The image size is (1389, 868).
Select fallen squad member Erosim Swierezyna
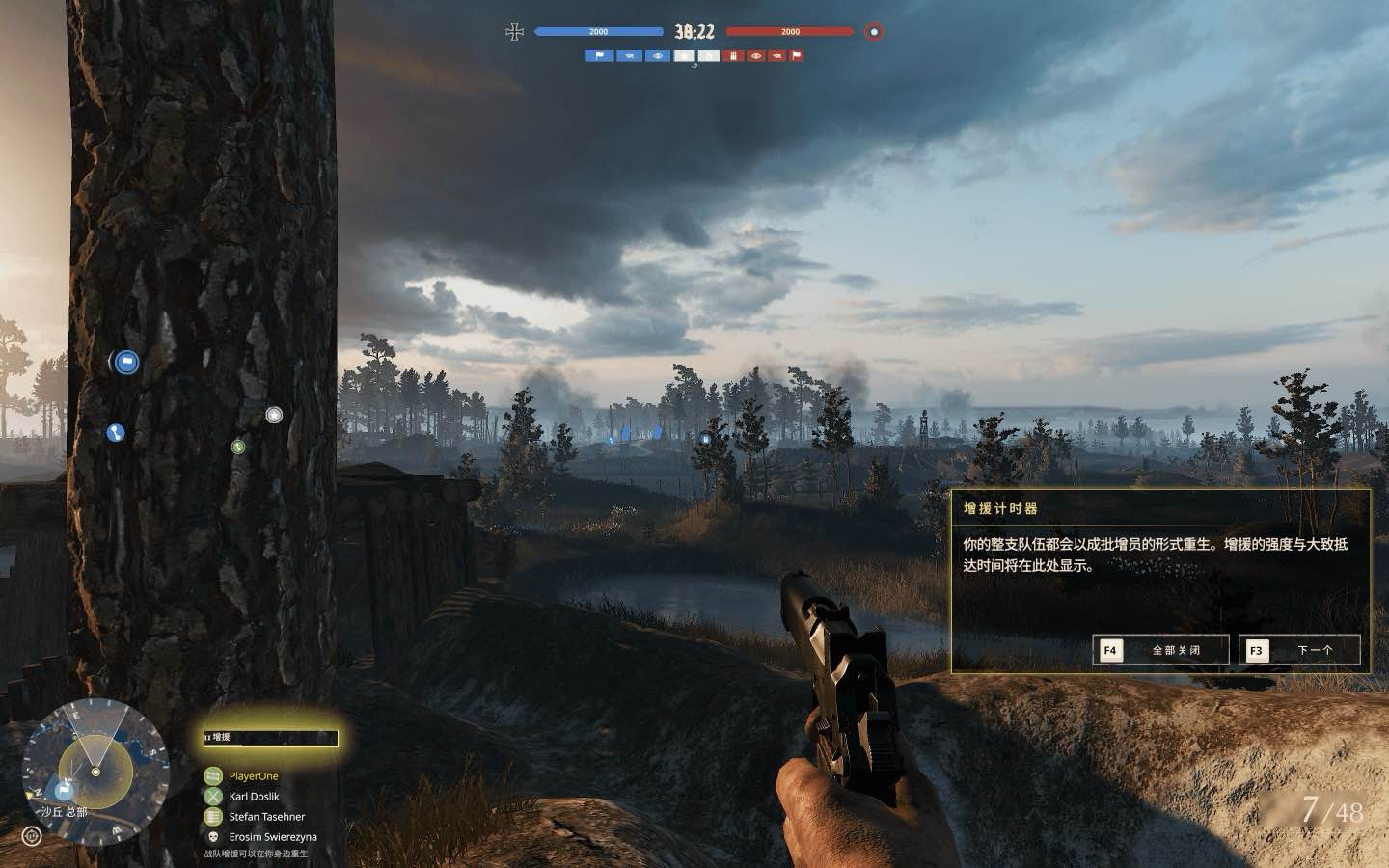click(272, 837)
